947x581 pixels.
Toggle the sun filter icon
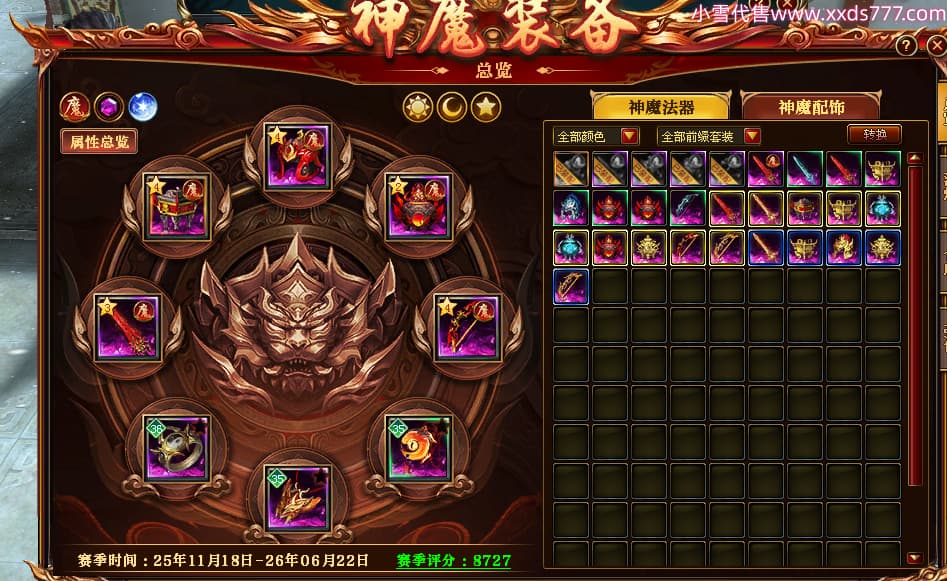click(418, 107)
